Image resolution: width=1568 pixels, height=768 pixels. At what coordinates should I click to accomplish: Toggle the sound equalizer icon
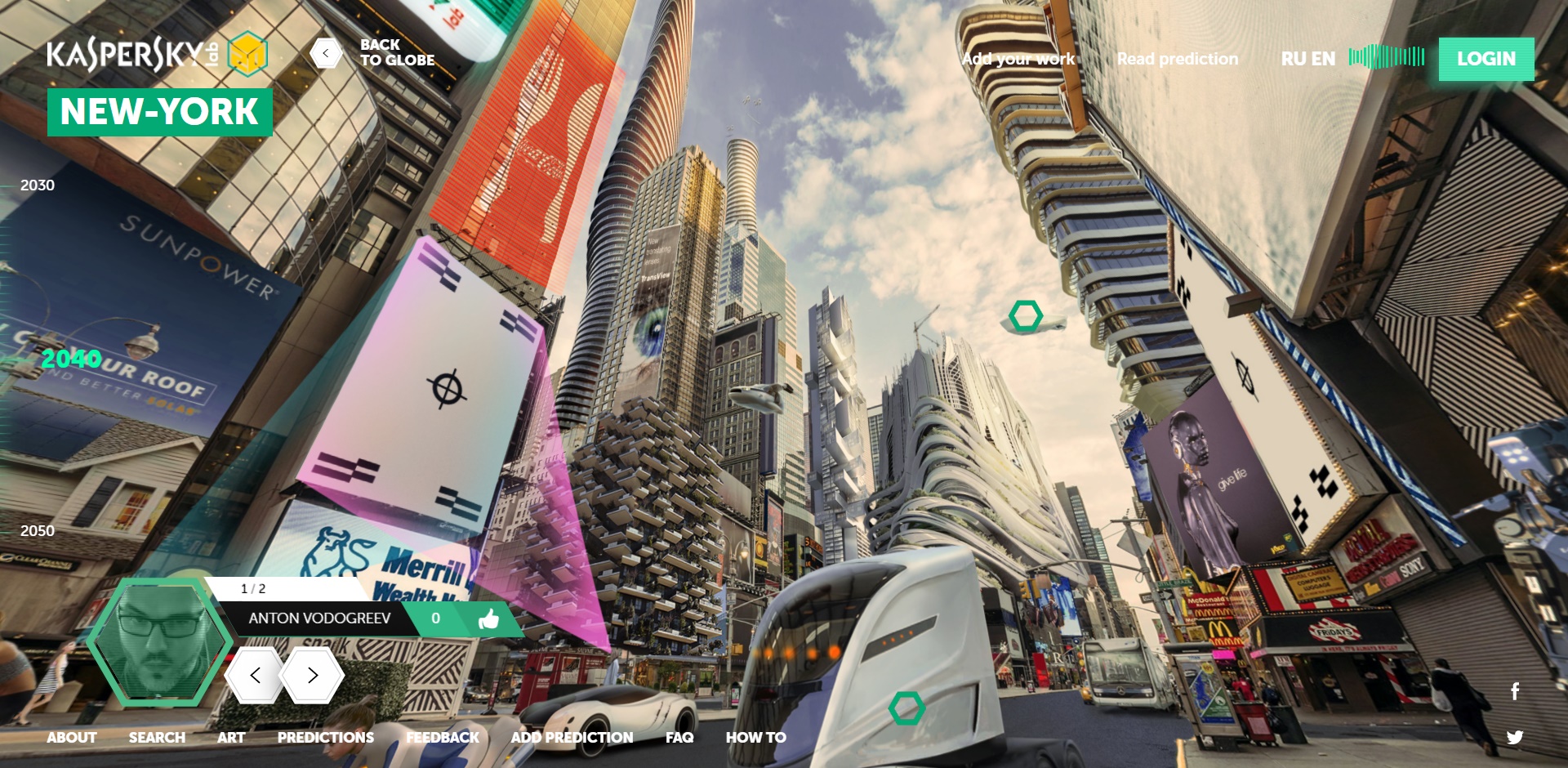point(1387,56)
